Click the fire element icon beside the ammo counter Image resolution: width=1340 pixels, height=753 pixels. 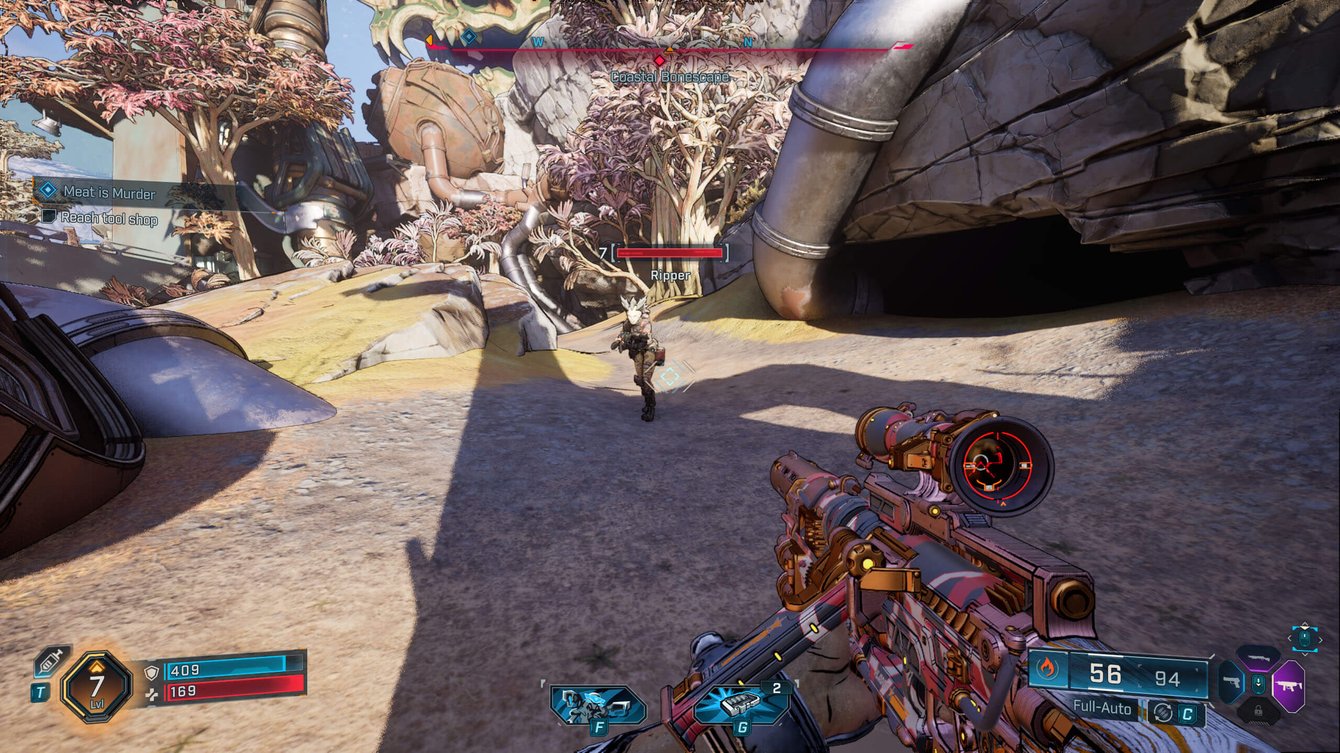point(1046,669)
